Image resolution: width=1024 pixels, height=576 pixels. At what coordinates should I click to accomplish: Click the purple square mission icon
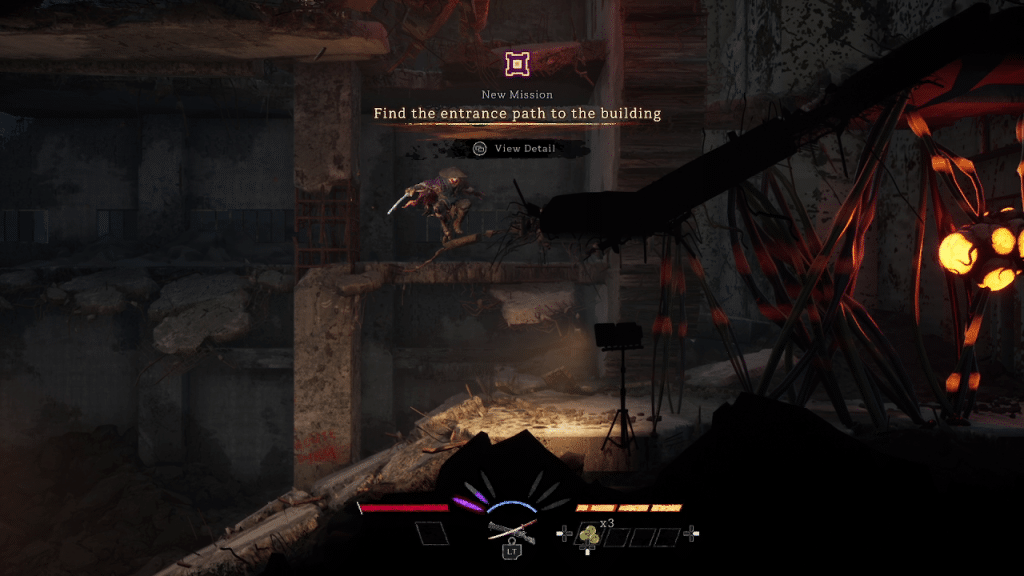tap(517, 65)
